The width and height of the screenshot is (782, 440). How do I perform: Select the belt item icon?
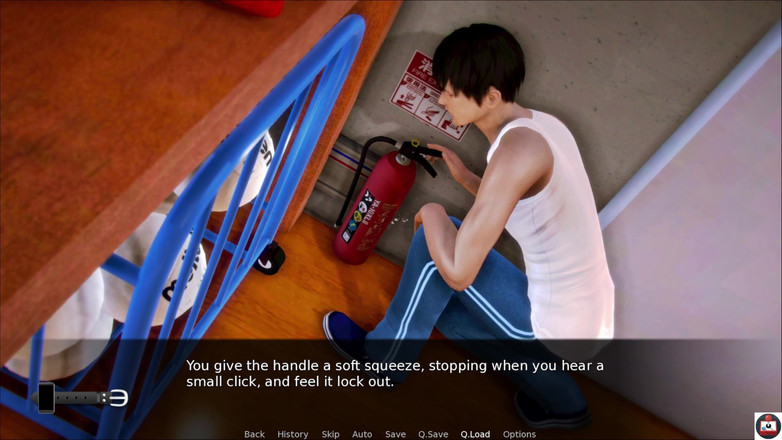[92, 398]
